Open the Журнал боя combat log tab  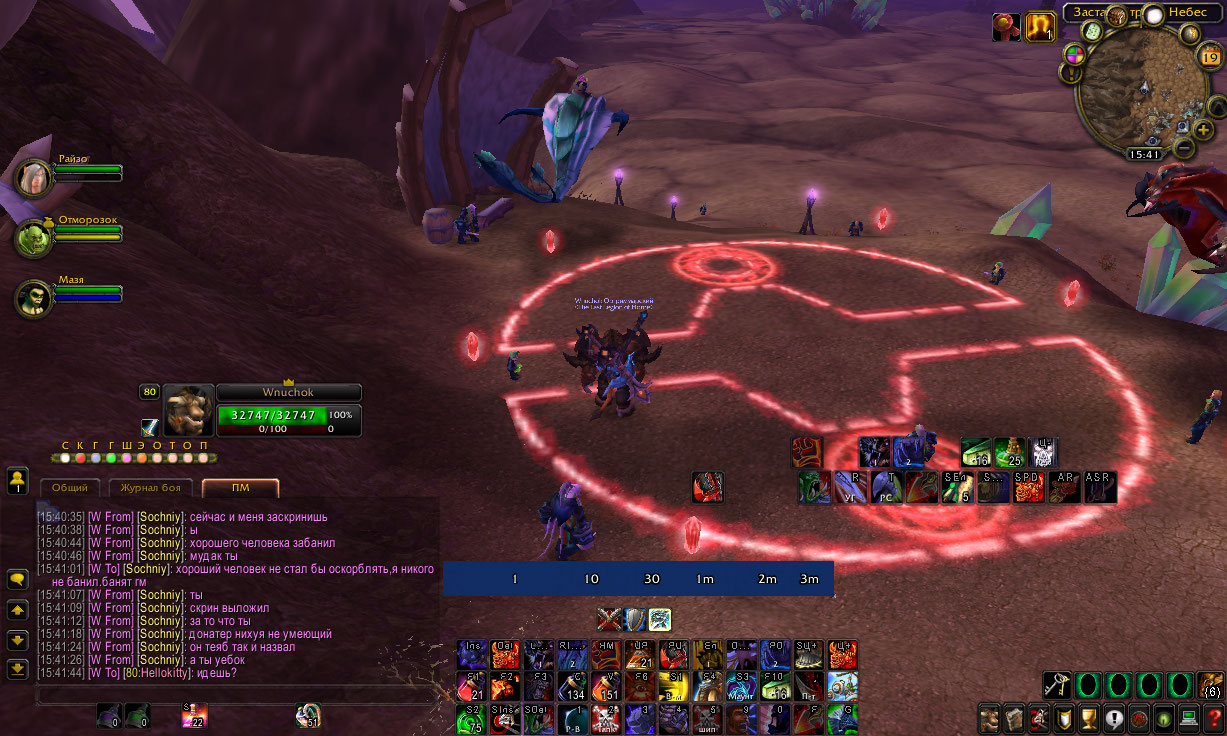(x=150, y=488)
